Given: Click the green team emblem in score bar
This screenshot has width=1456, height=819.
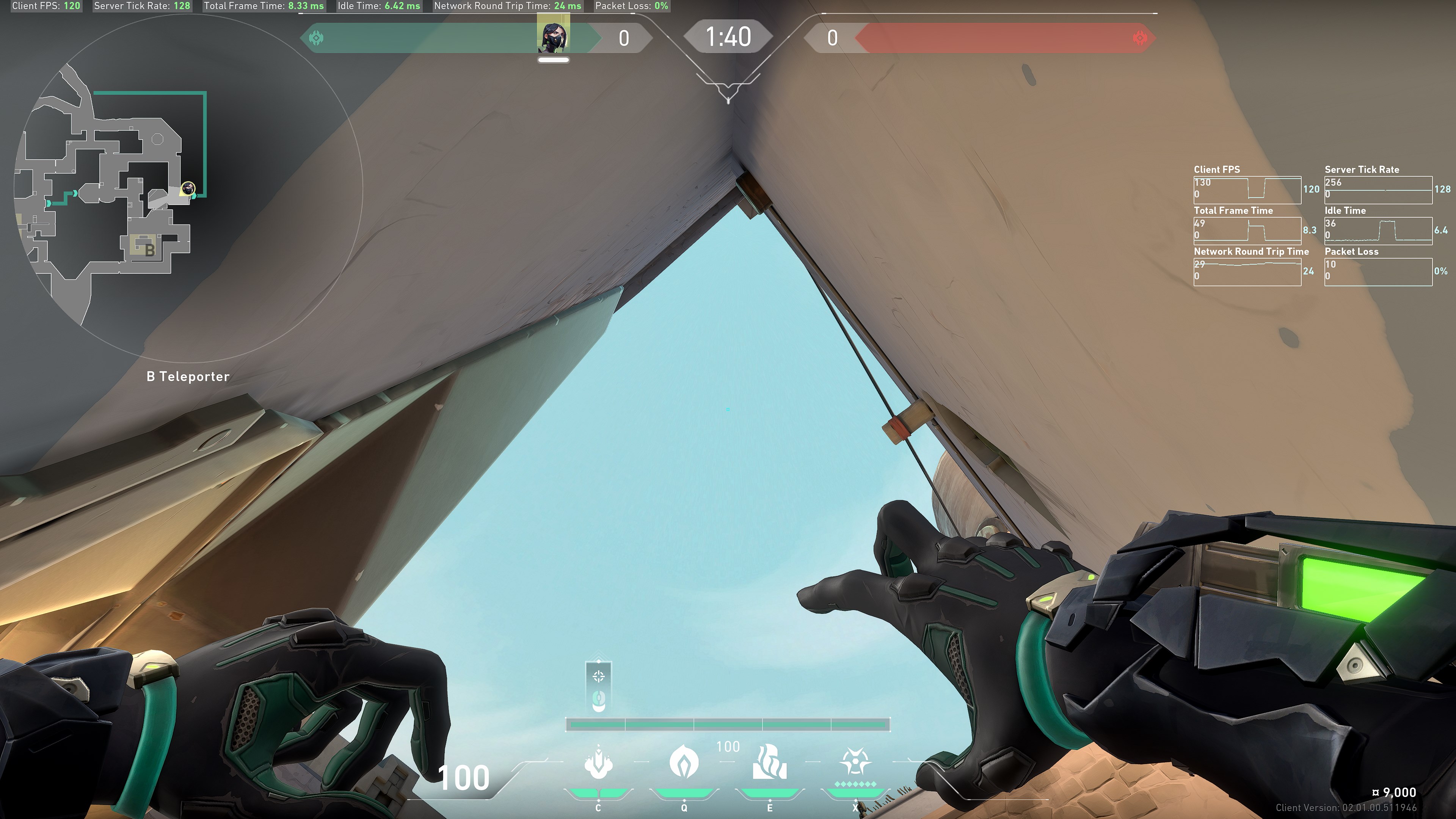Looking at the screenshot, I should tap(316, 38).
